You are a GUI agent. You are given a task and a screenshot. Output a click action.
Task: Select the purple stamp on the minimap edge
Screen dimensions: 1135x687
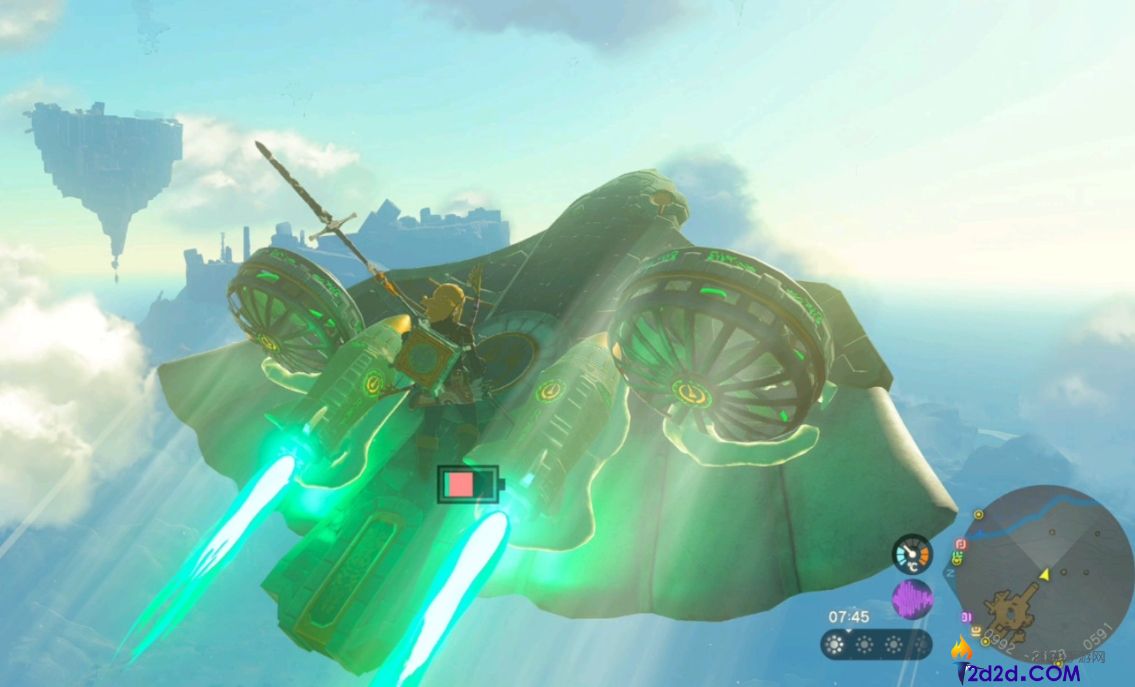pos(966,617)
